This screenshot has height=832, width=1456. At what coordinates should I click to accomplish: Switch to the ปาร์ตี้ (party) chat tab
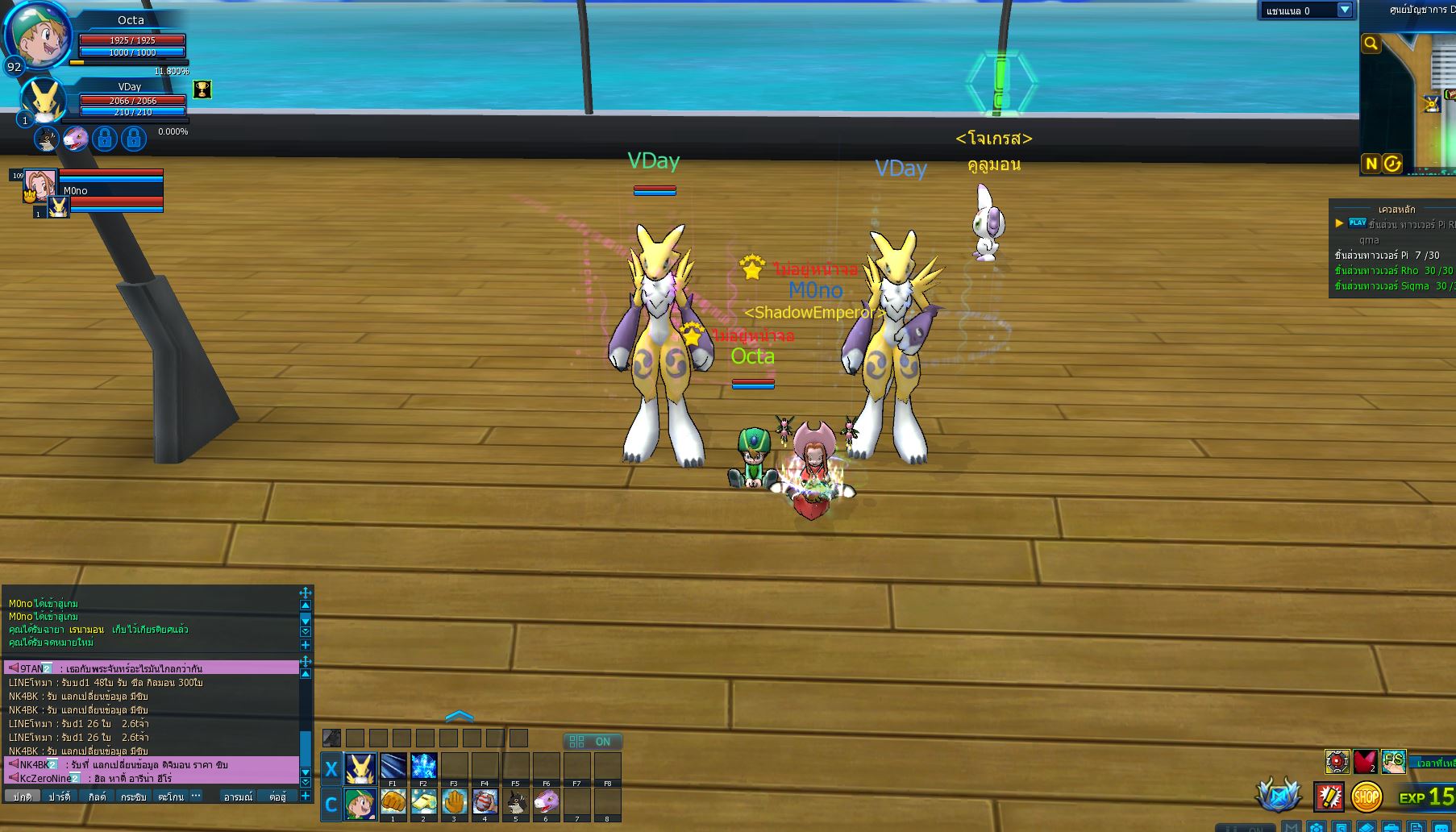pos(59,797)
